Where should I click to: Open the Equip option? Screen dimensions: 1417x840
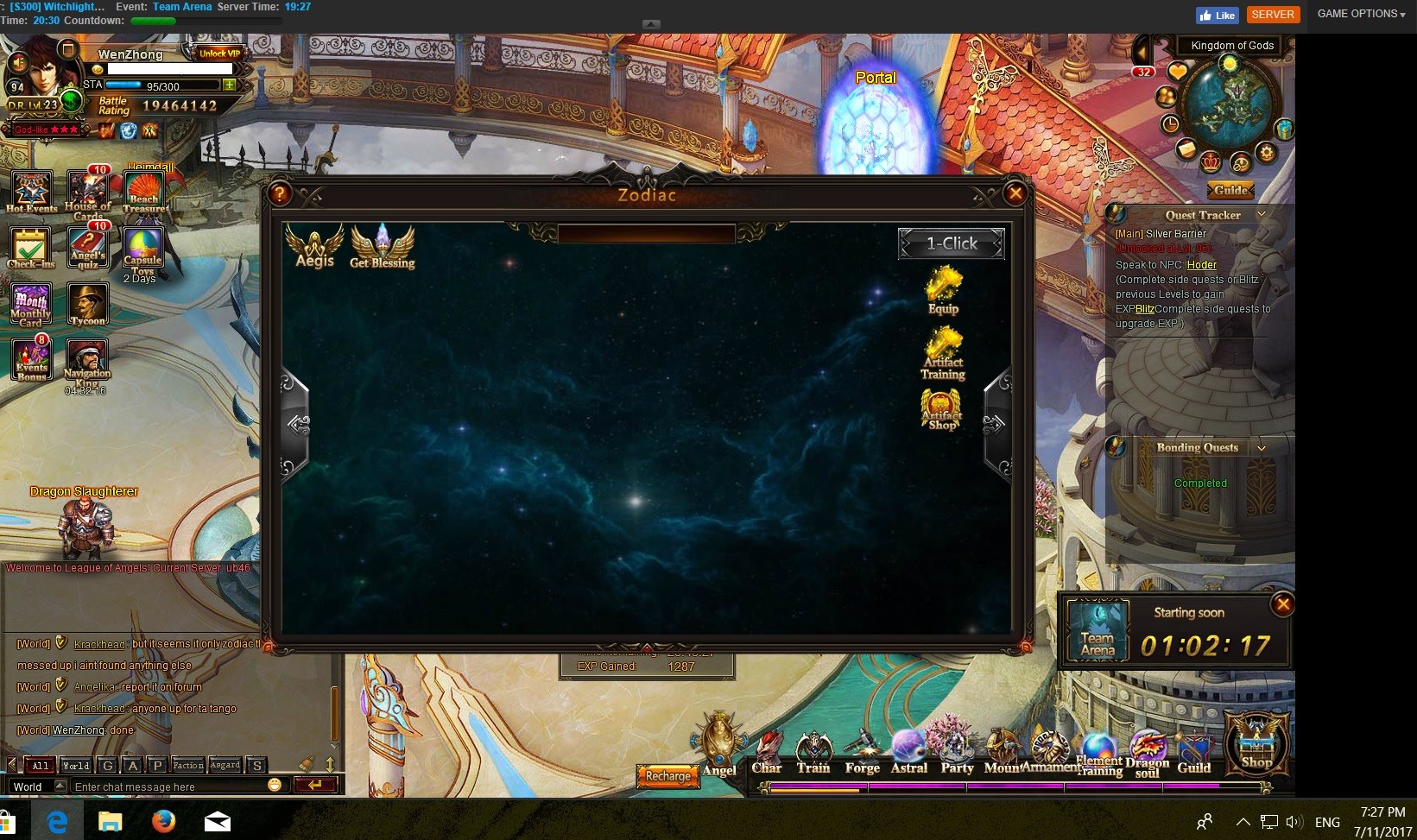(x=944, y=290)
